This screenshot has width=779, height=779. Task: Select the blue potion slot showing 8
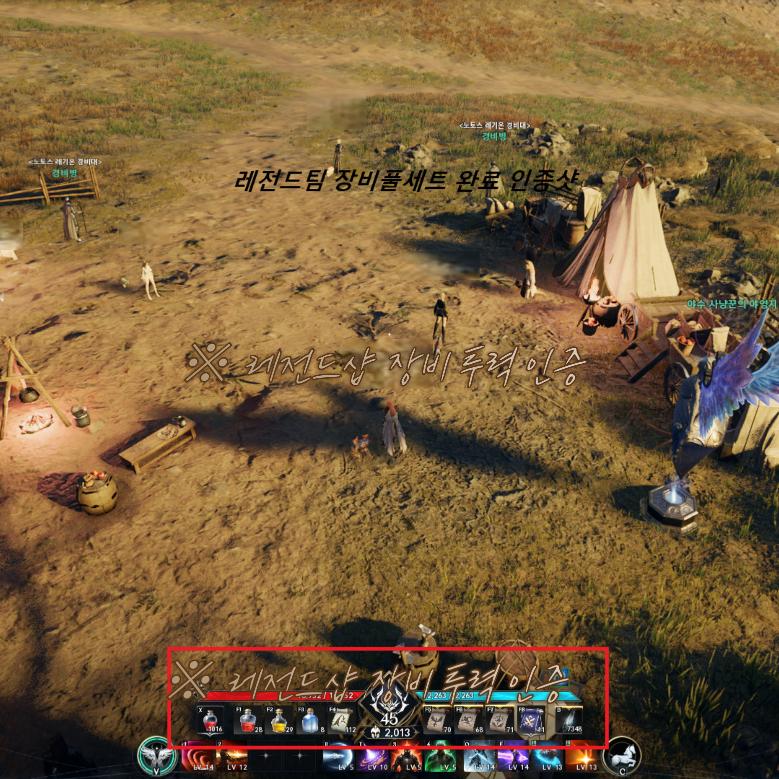(x=309, y=721)
